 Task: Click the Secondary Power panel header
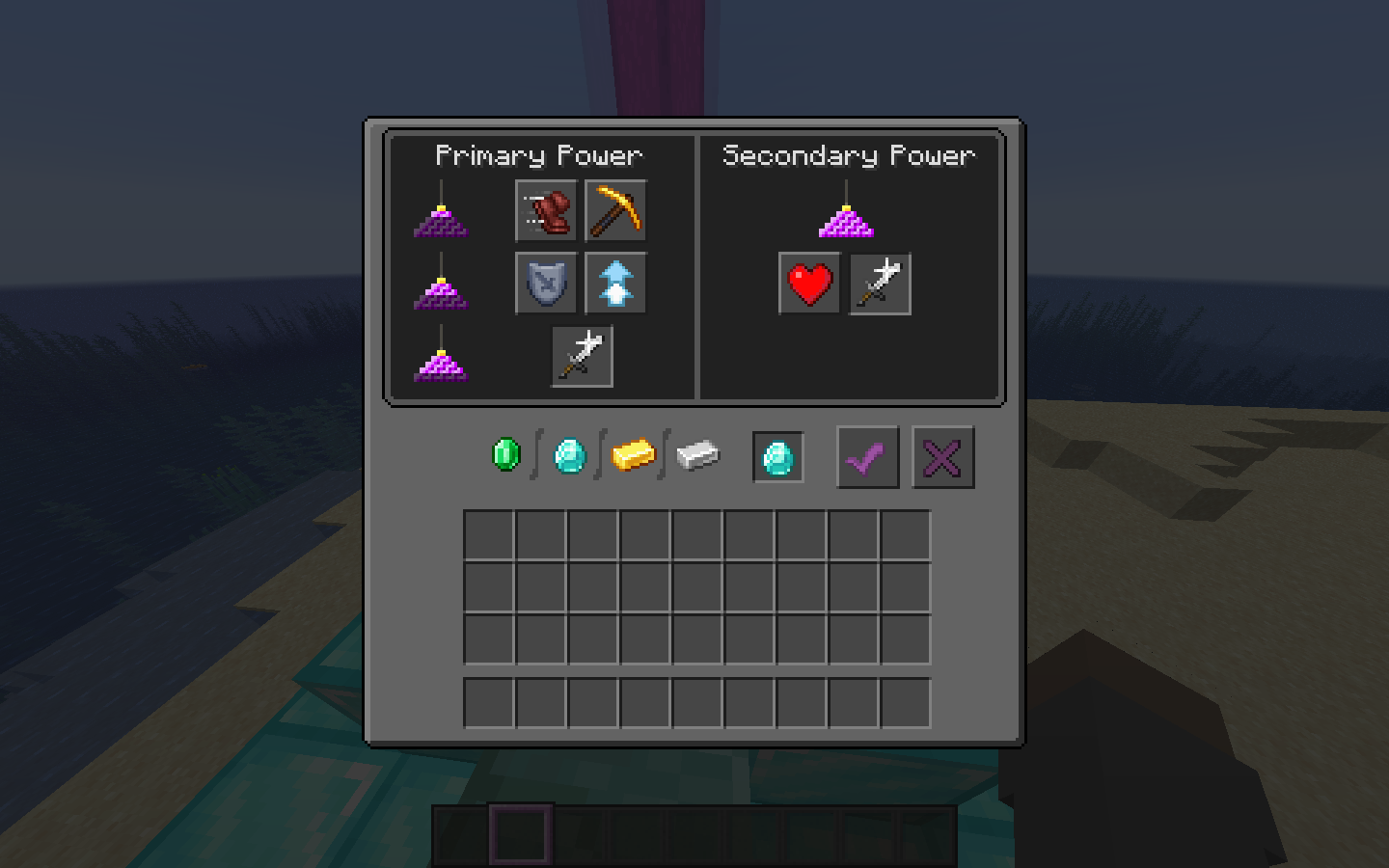pyautogui.click(x=849, y=155)
